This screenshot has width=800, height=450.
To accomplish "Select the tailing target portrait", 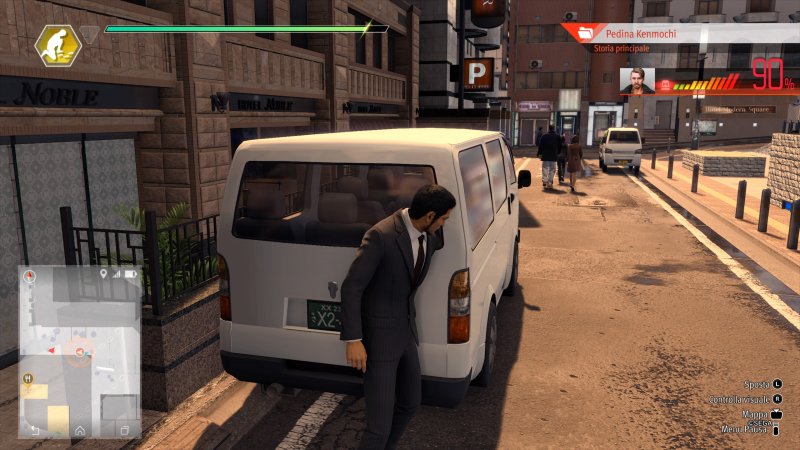I will click(636, 81).
